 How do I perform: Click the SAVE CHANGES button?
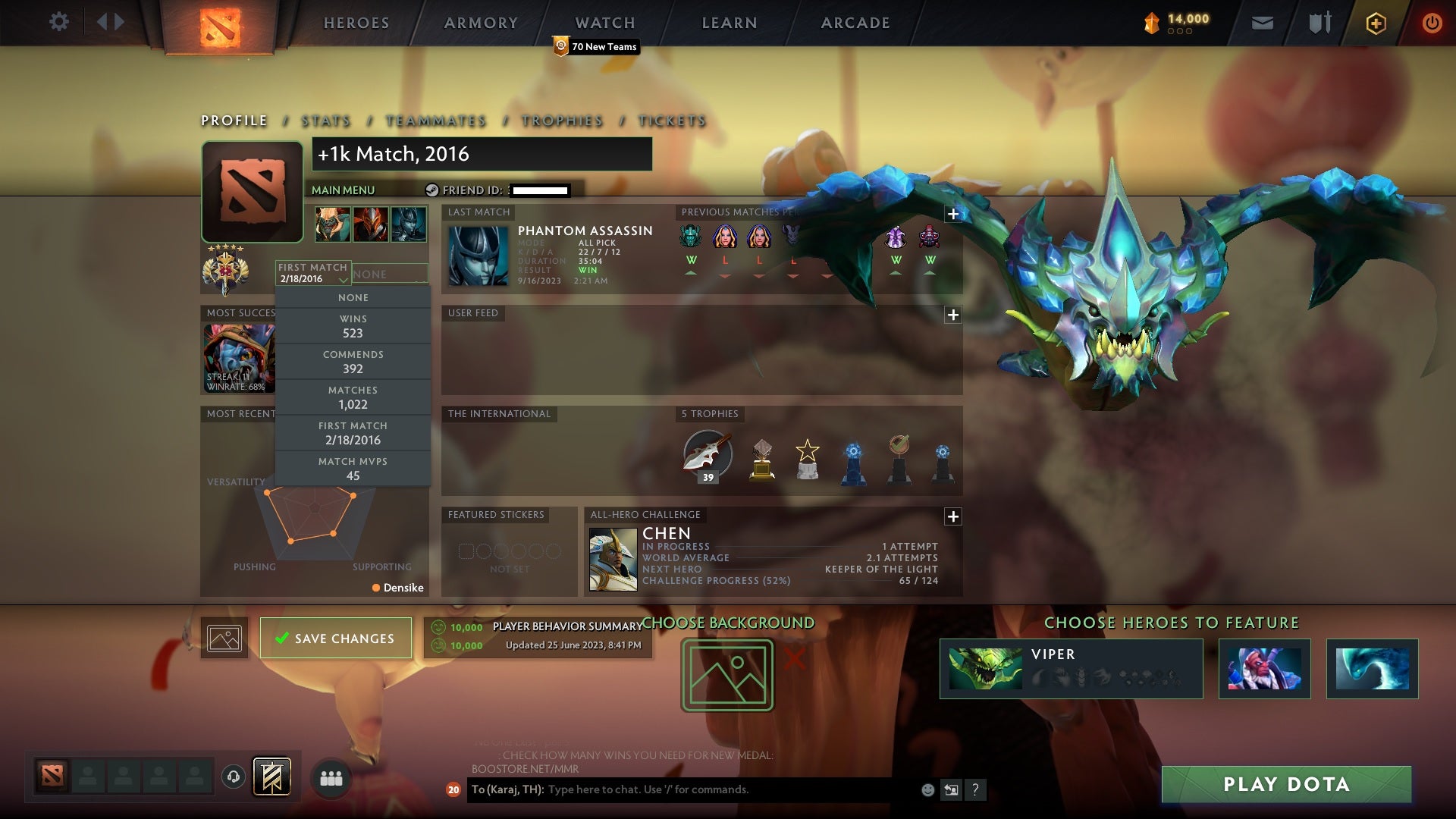pos(336,638)
